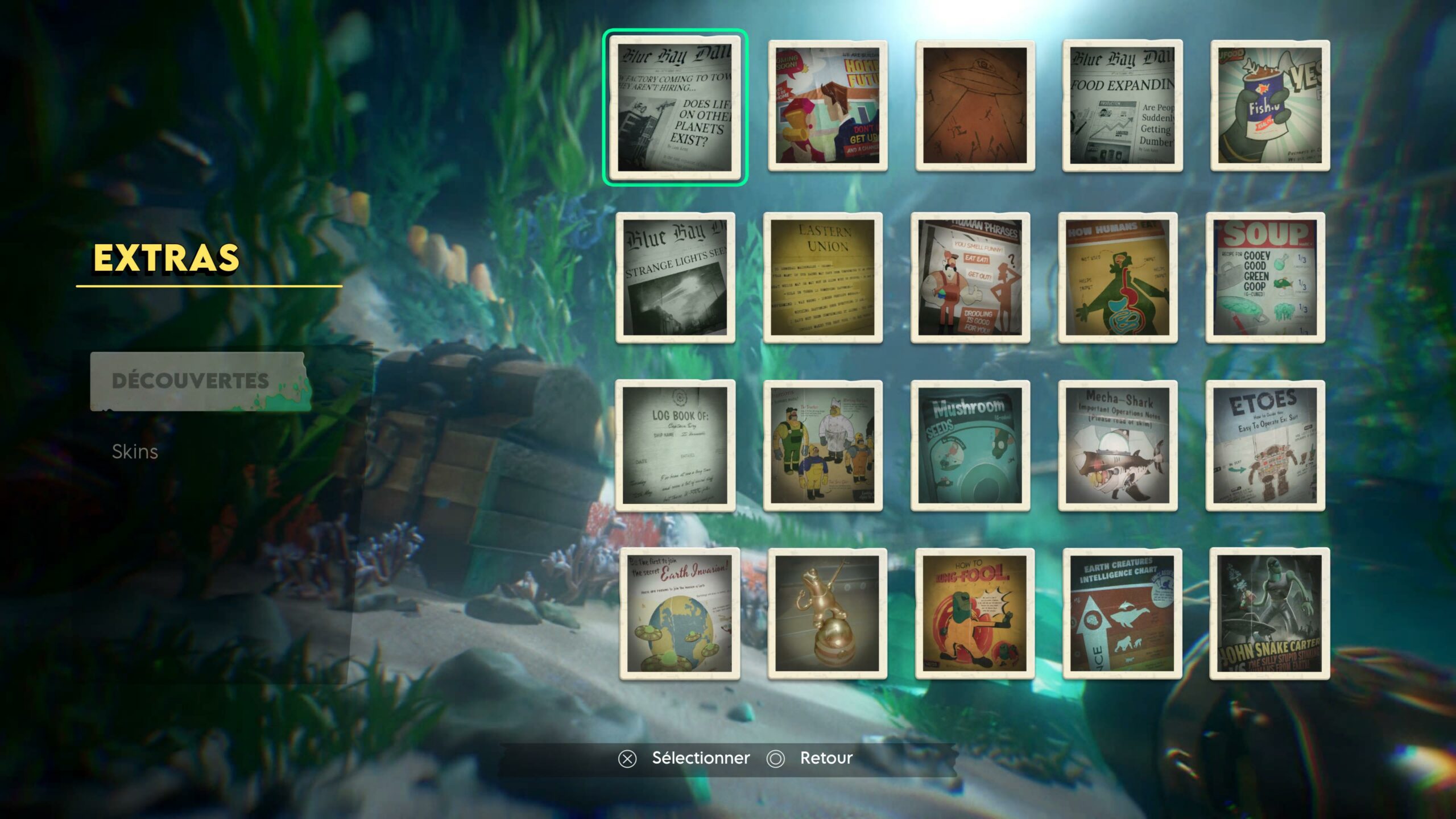View the Eastern Union document

[822, 278]
